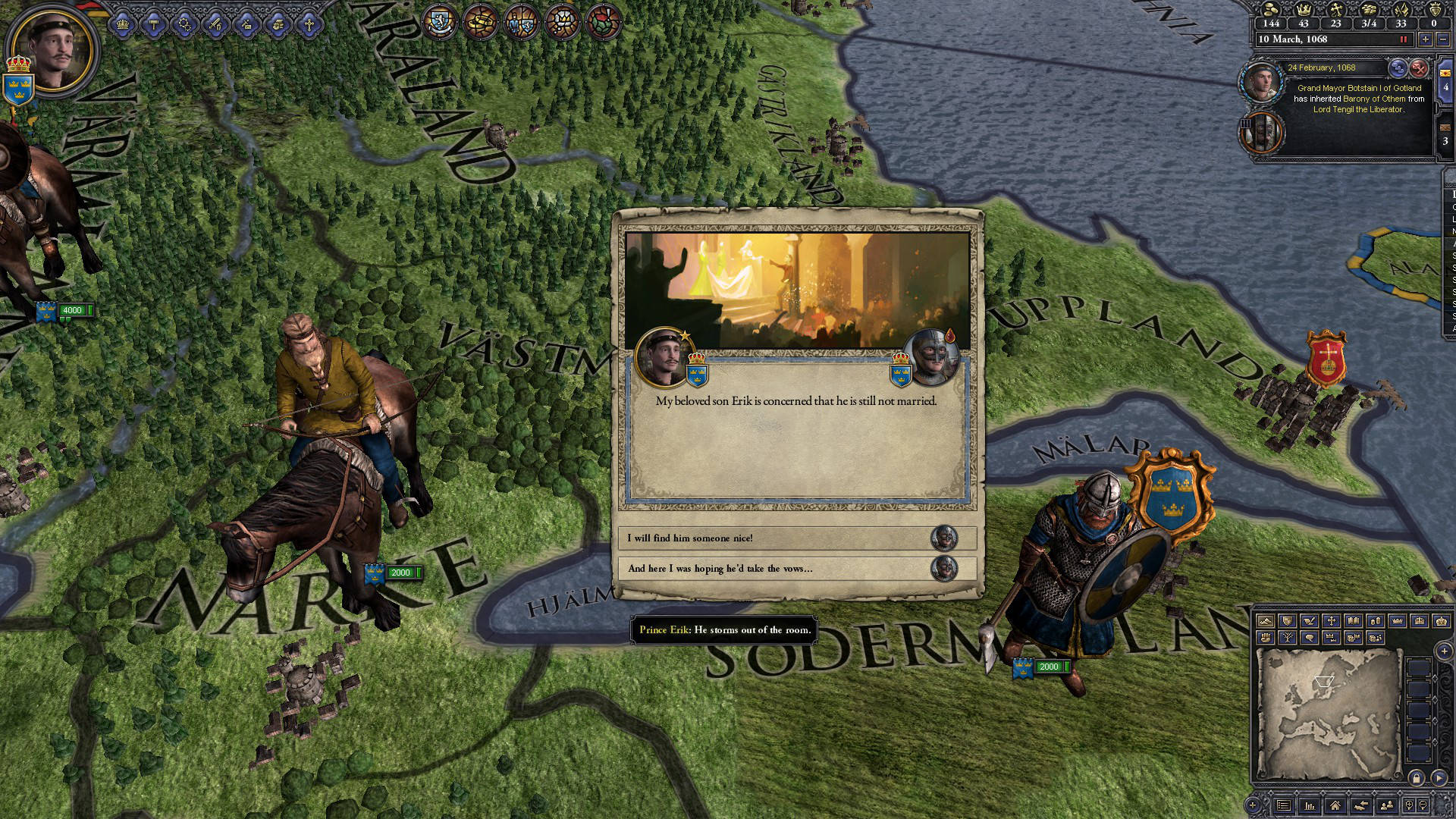1456x819 pixels.
Task: Click the gold rings marriage alert icon
Action: point(479,21)
